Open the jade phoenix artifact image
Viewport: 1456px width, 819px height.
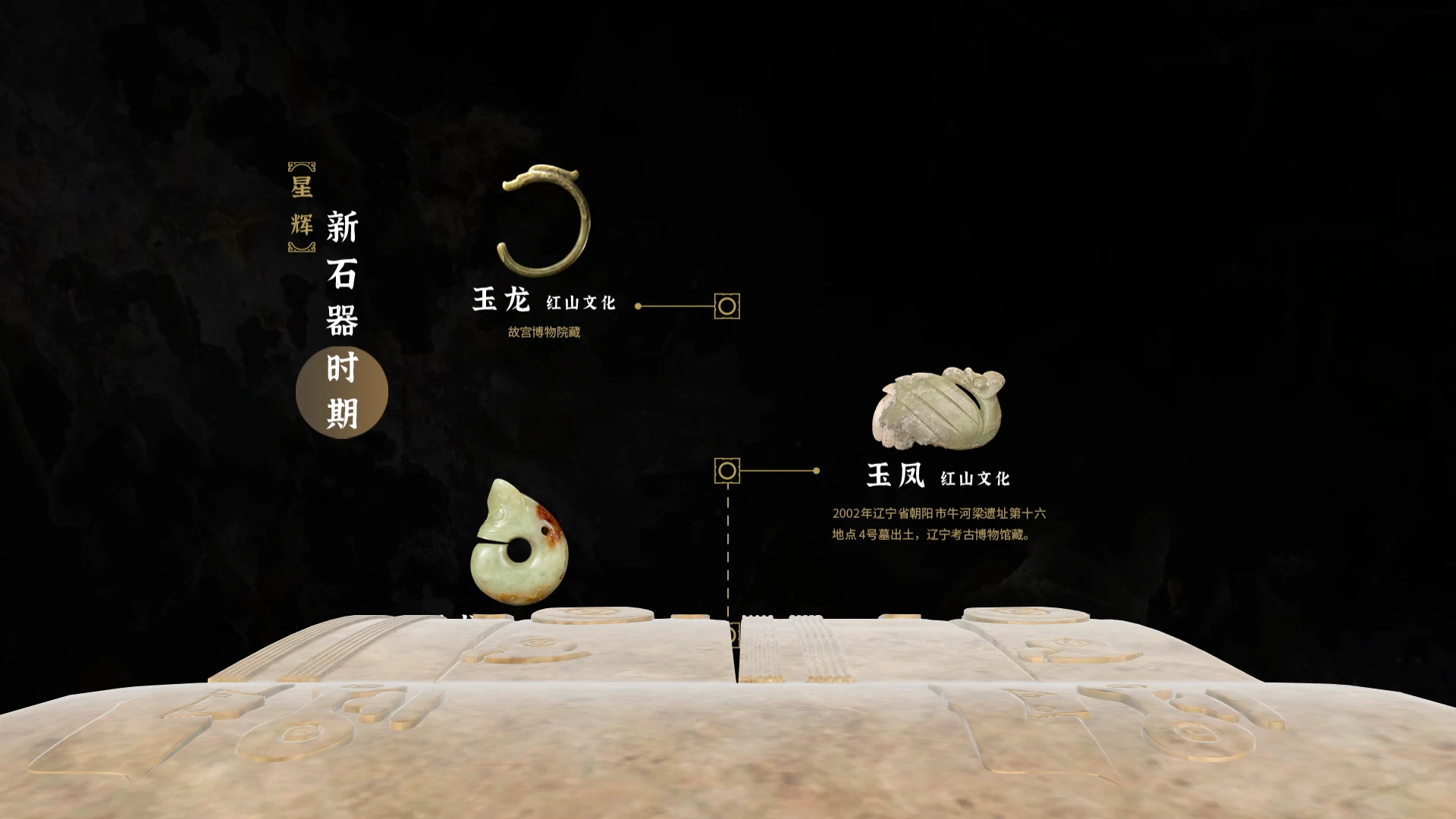coord(938,408)
